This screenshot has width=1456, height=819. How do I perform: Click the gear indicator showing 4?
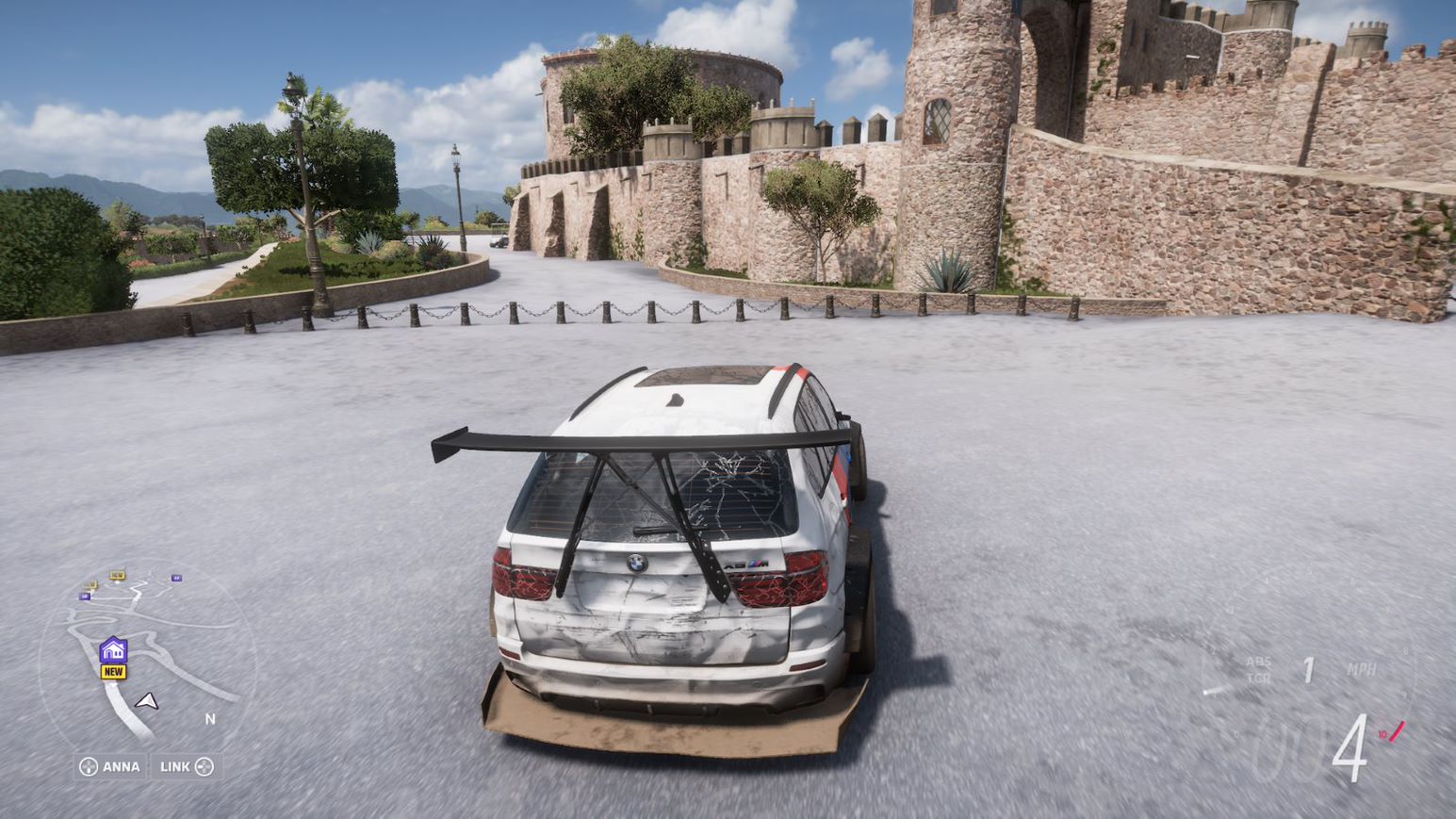click(x=1350, y=745)
